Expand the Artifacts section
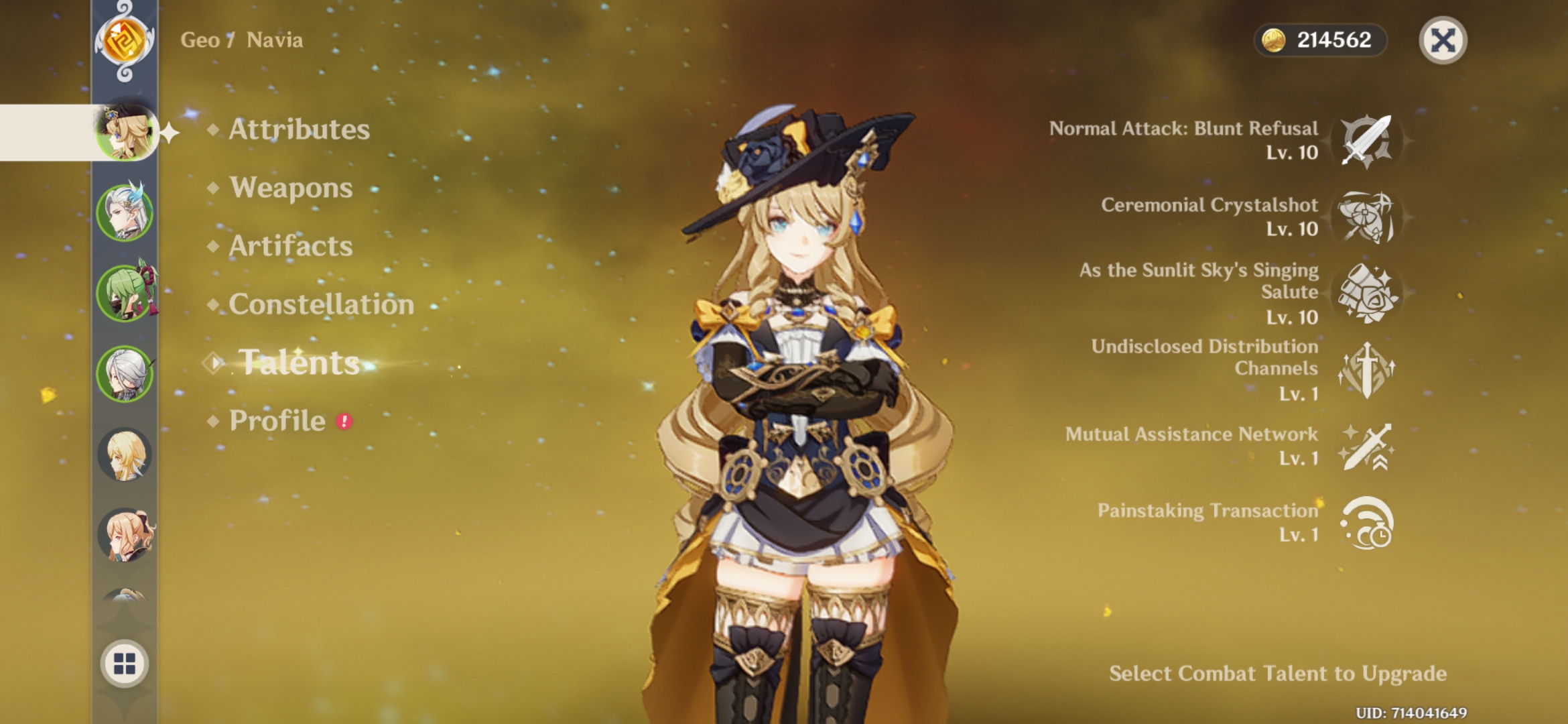Screen dimensions: 1568x724 click(288, 247)
